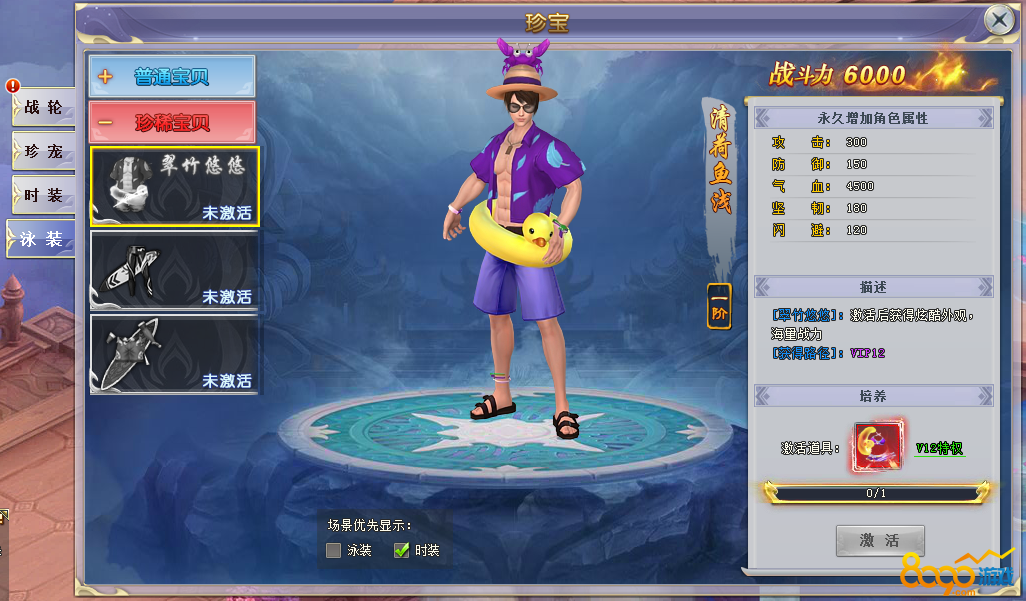Viewport: 1026px width, 601px height.
Task: Select the 翠竹悠悠 swimsuit entry
Action: (x=174, y=186)
